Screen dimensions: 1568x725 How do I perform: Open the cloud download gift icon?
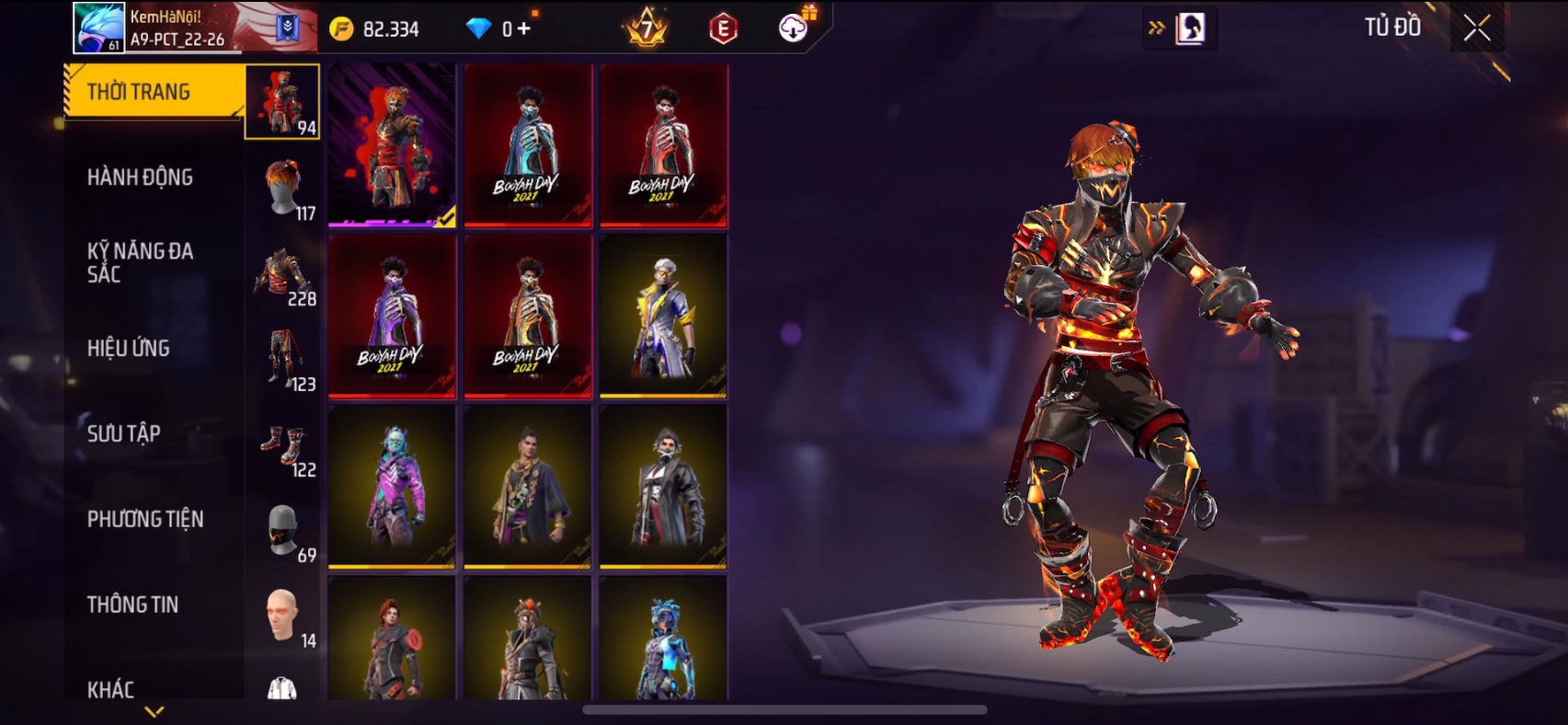[x=794, y=28]
